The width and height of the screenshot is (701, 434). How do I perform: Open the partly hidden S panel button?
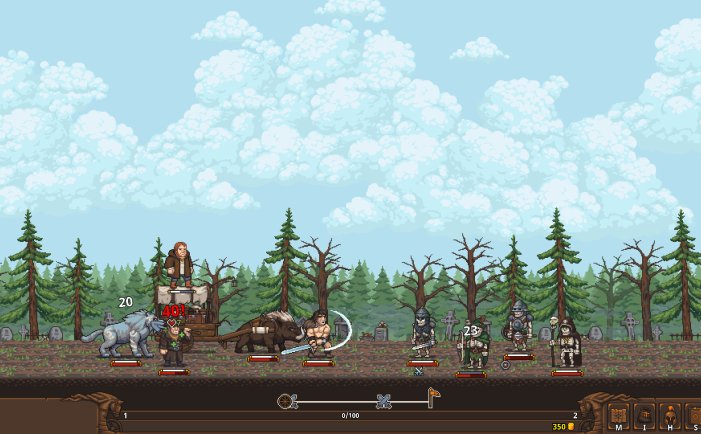693,415
